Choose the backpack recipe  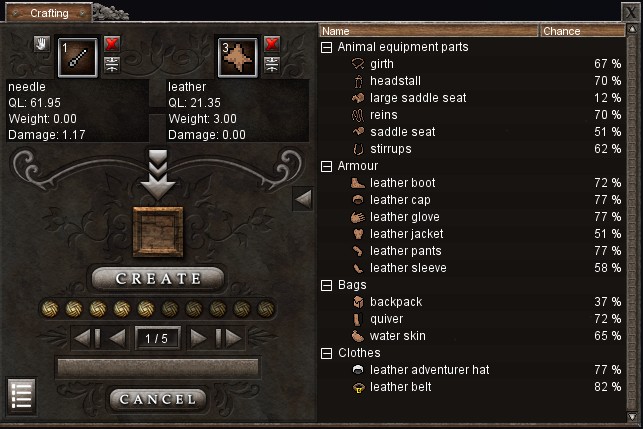click(x=396, y=302)
